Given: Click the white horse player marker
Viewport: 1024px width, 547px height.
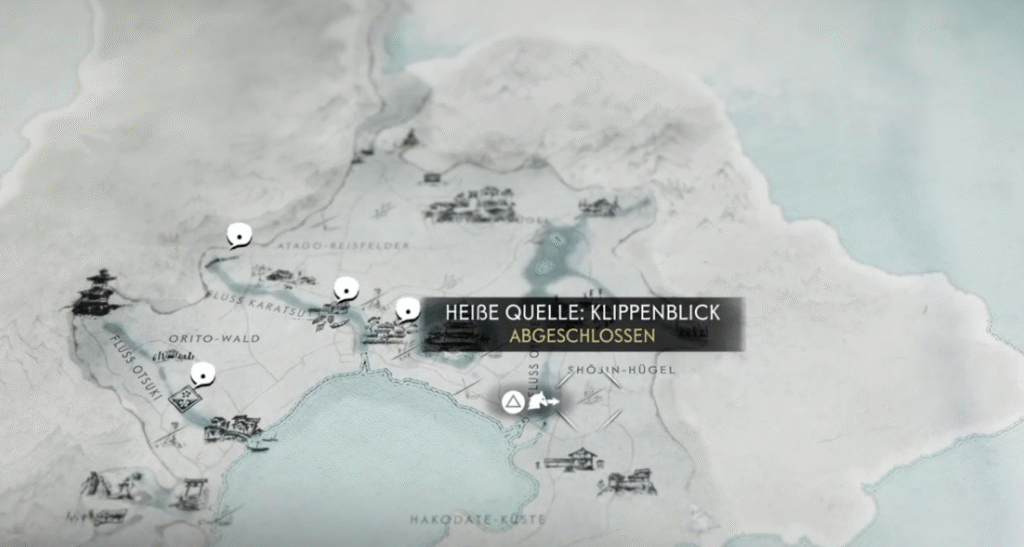Looking at the screenshot, I should [543, 403].
